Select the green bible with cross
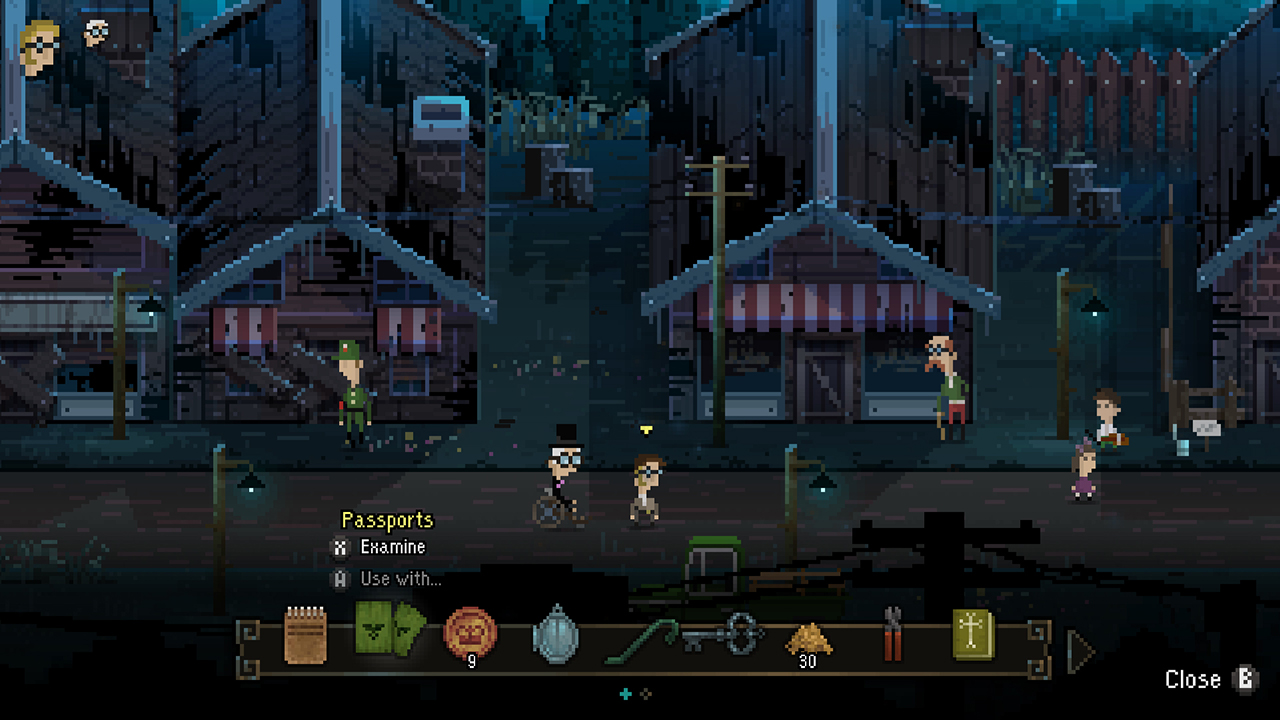This screenshot has width=1280, height=720. (x=972, y=631)
